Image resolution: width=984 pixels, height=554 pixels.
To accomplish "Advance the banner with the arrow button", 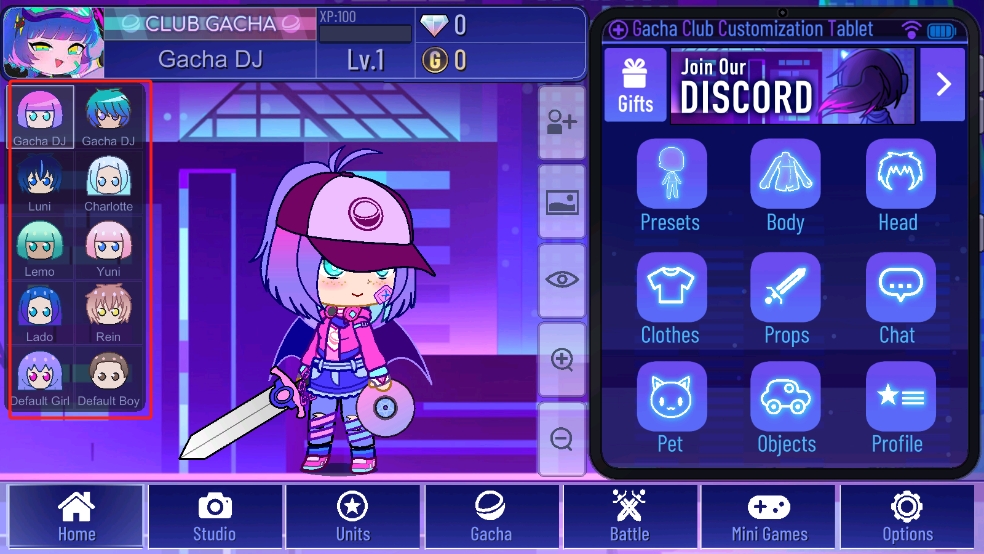I will pos(943,84).
